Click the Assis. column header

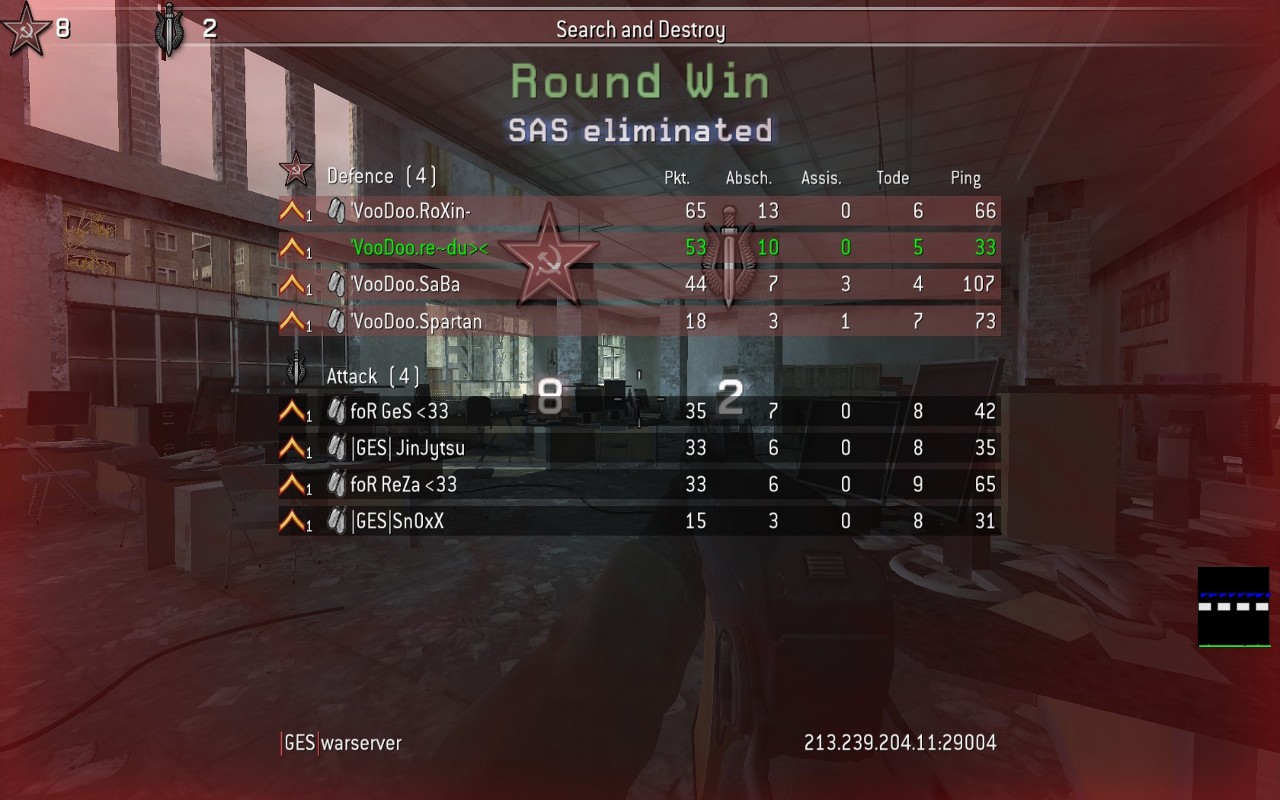pos(821,178)
